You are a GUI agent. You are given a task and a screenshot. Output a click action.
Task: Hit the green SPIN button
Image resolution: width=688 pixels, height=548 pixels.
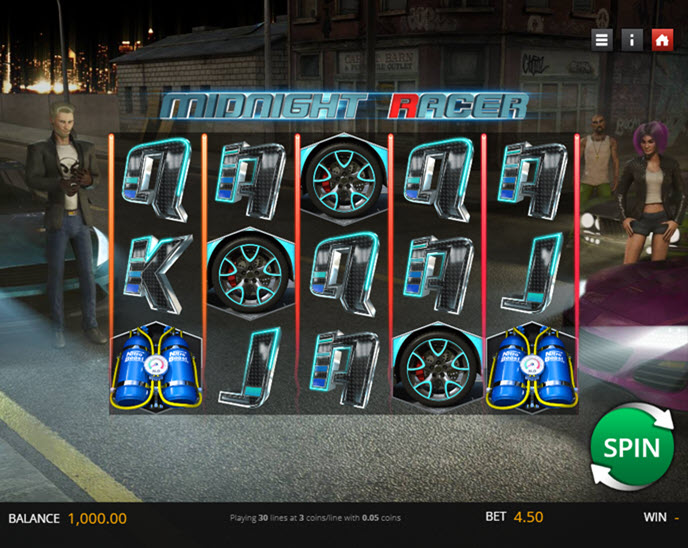coord(631,446)
